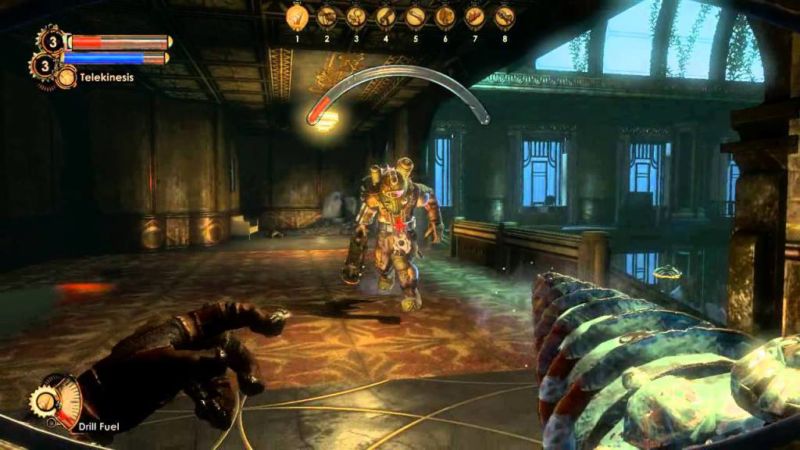Choose the weapon in slot 4

point(386,17)
